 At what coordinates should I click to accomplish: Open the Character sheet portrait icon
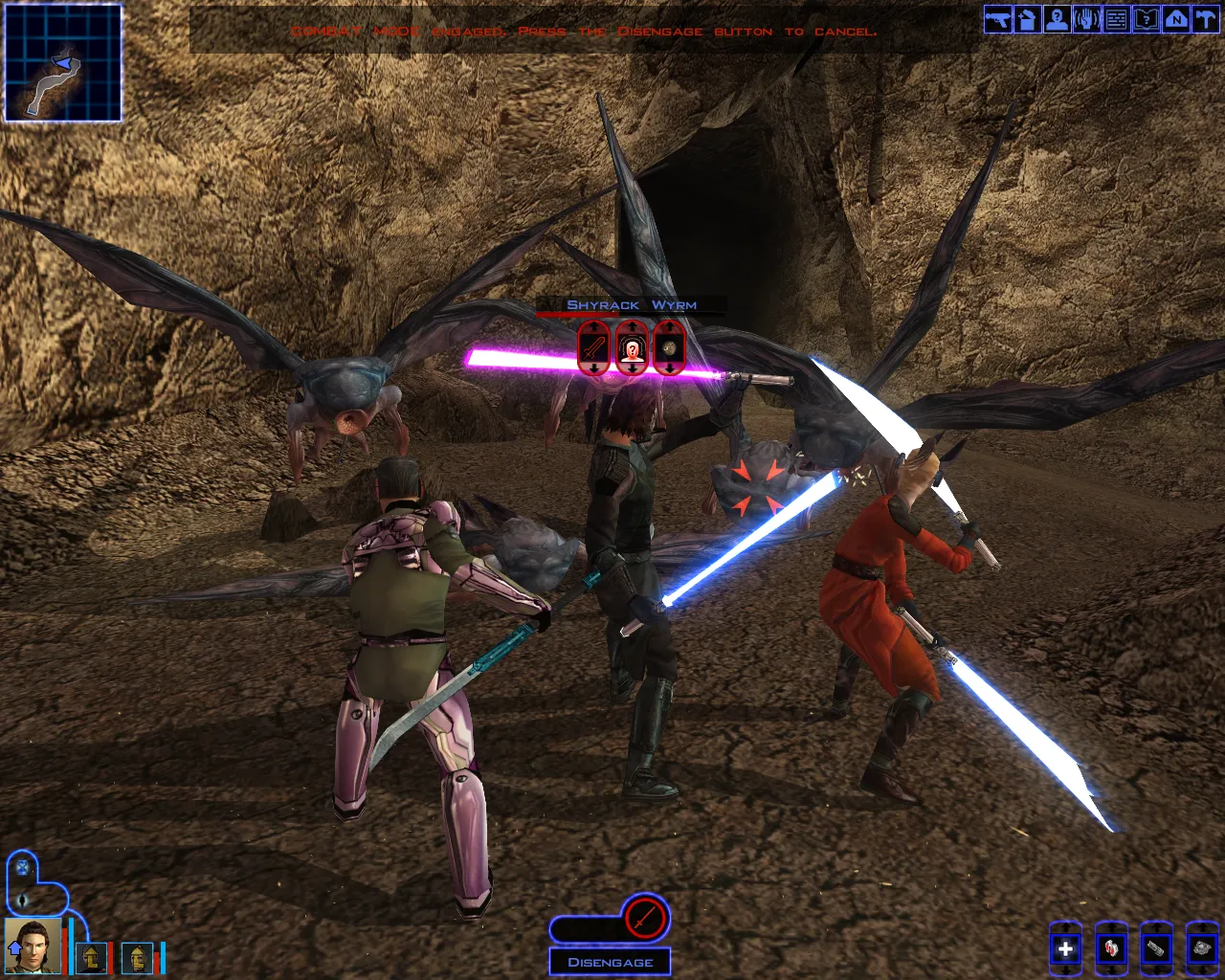1058,20
